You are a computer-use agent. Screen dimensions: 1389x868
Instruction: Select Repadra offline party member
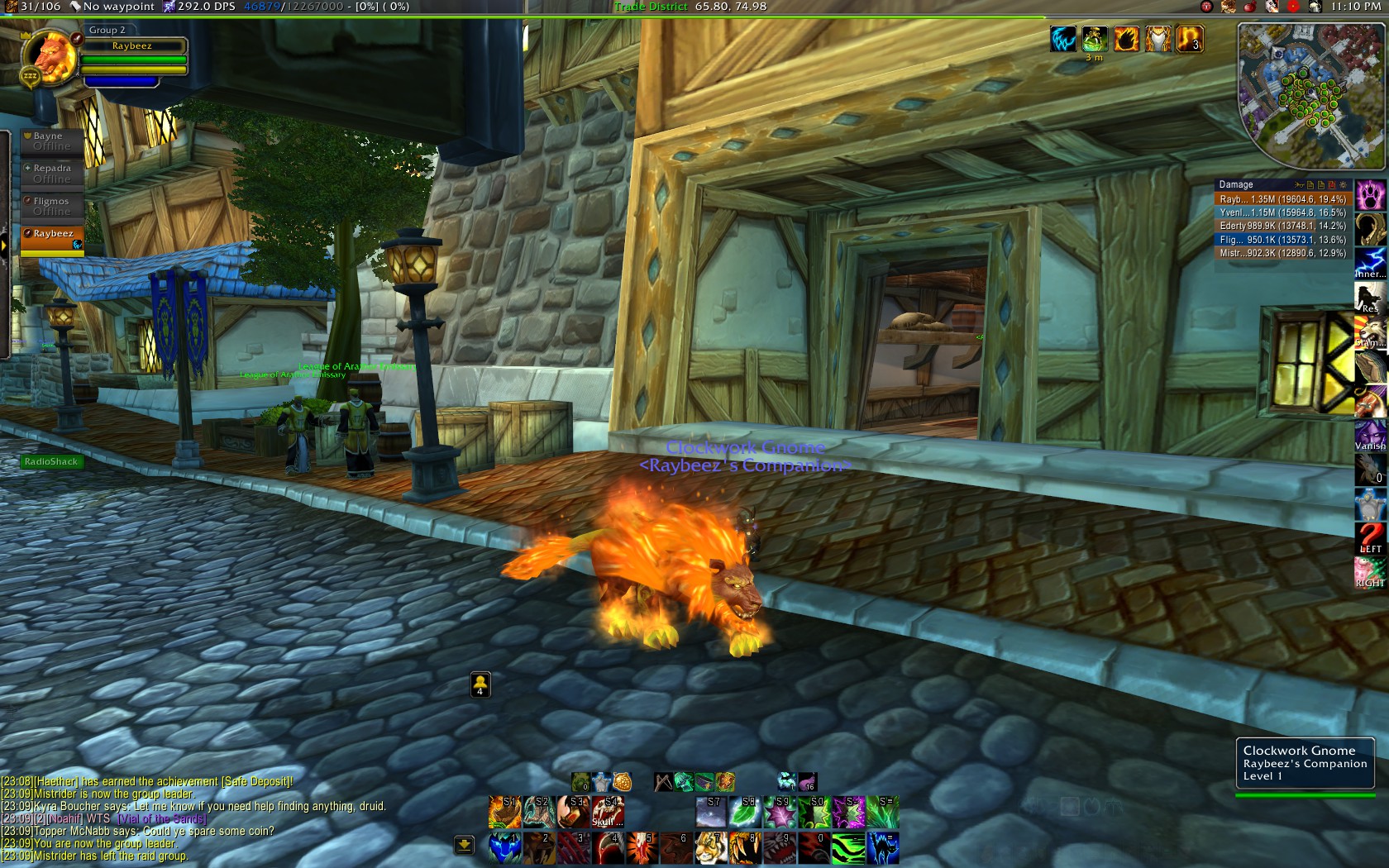point(51,173)
